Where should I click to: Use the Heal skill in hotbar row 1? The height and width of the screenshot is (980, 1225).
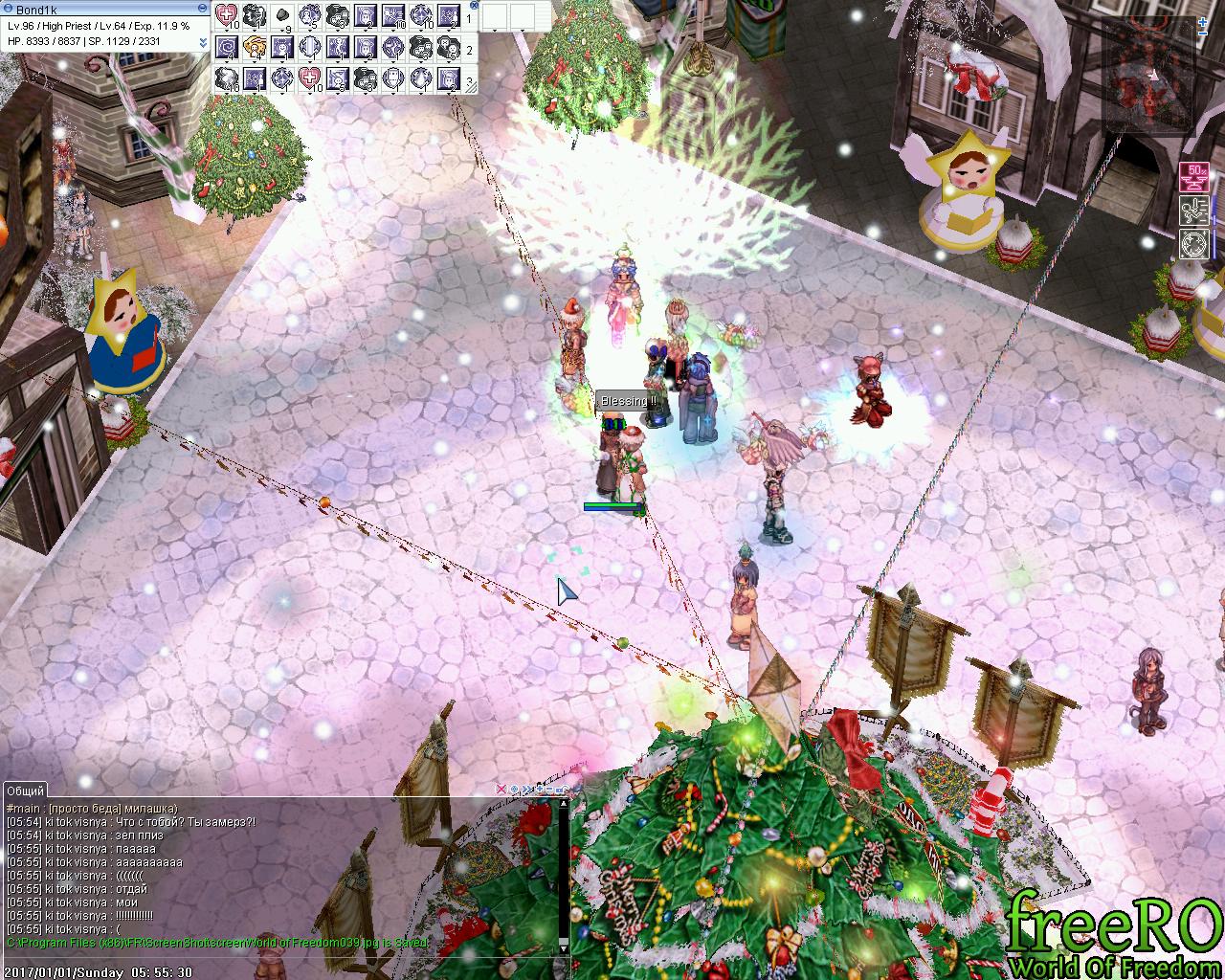[229, 15]
